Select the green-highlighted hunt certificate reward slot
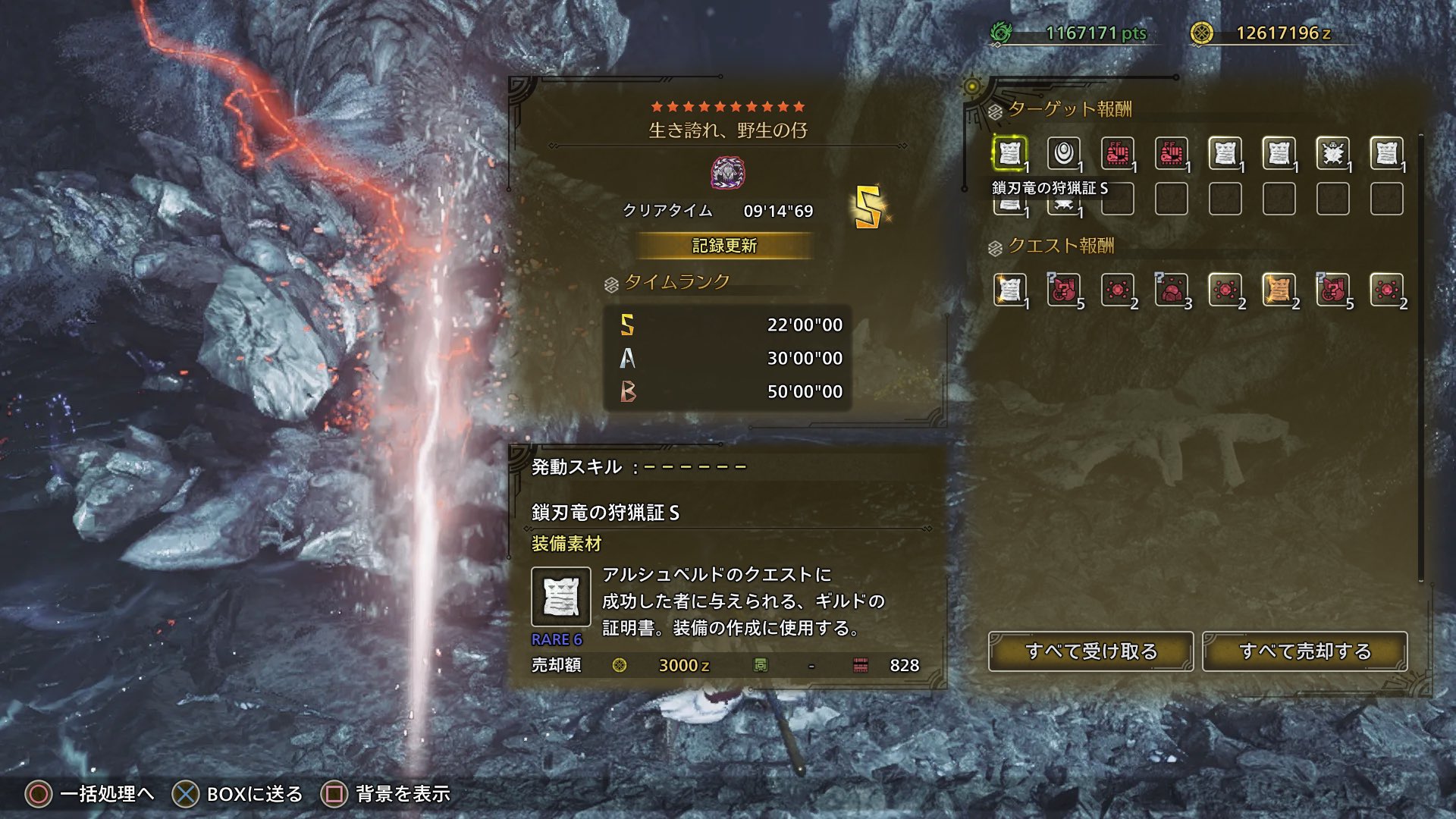Screen dimensions: 1456x819 click(x=1009, y=154)
